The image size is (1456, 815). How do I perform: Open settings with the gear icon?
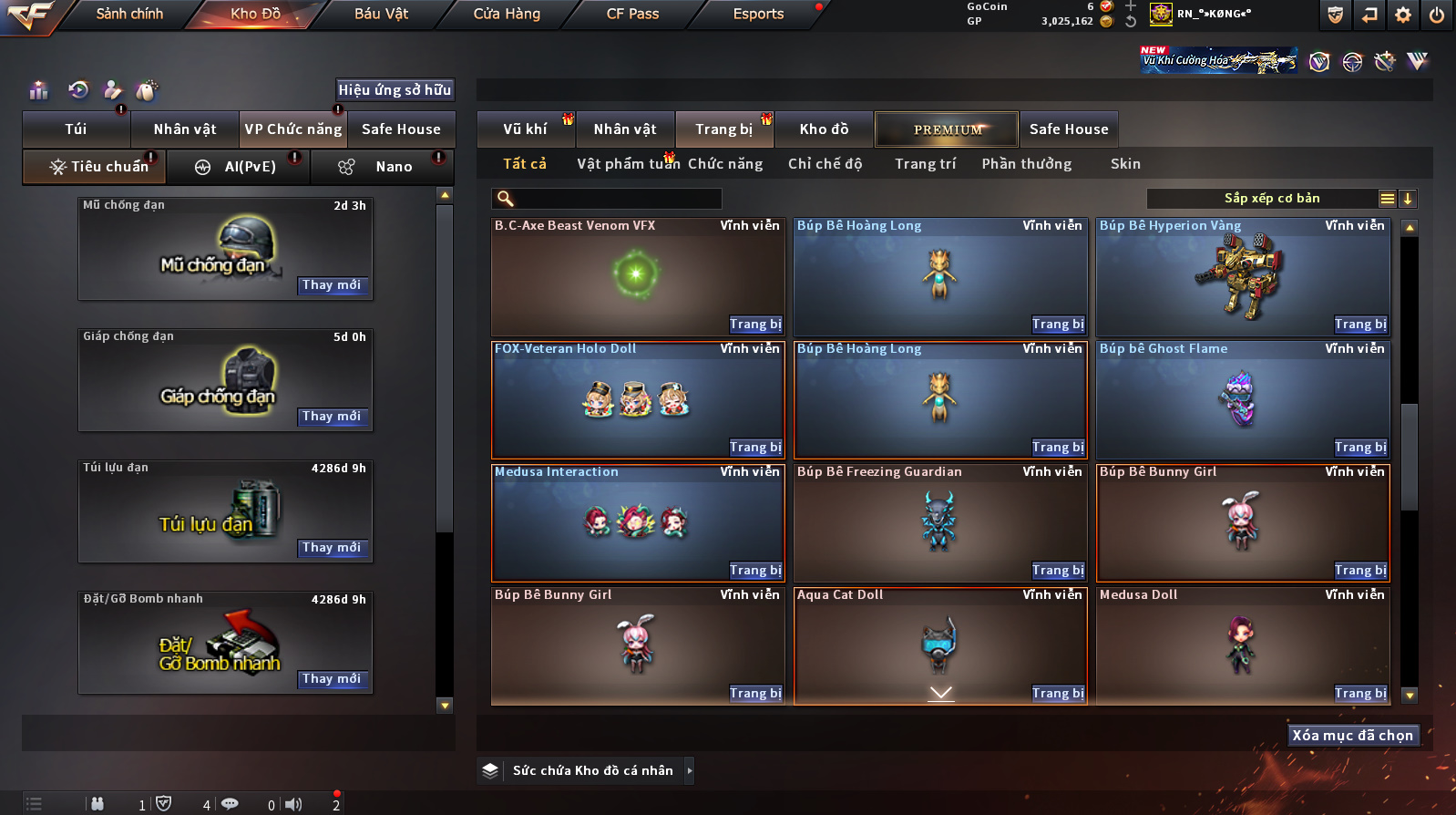click(1403, 15)
